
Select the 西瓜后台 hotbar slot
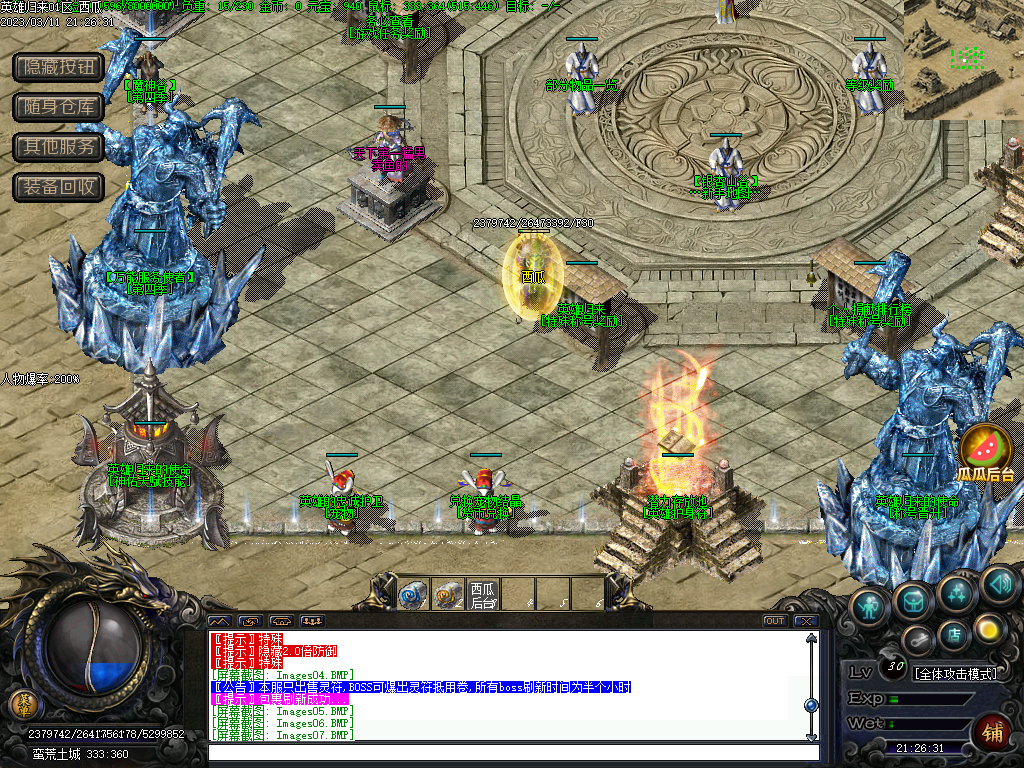coord(483,595)
